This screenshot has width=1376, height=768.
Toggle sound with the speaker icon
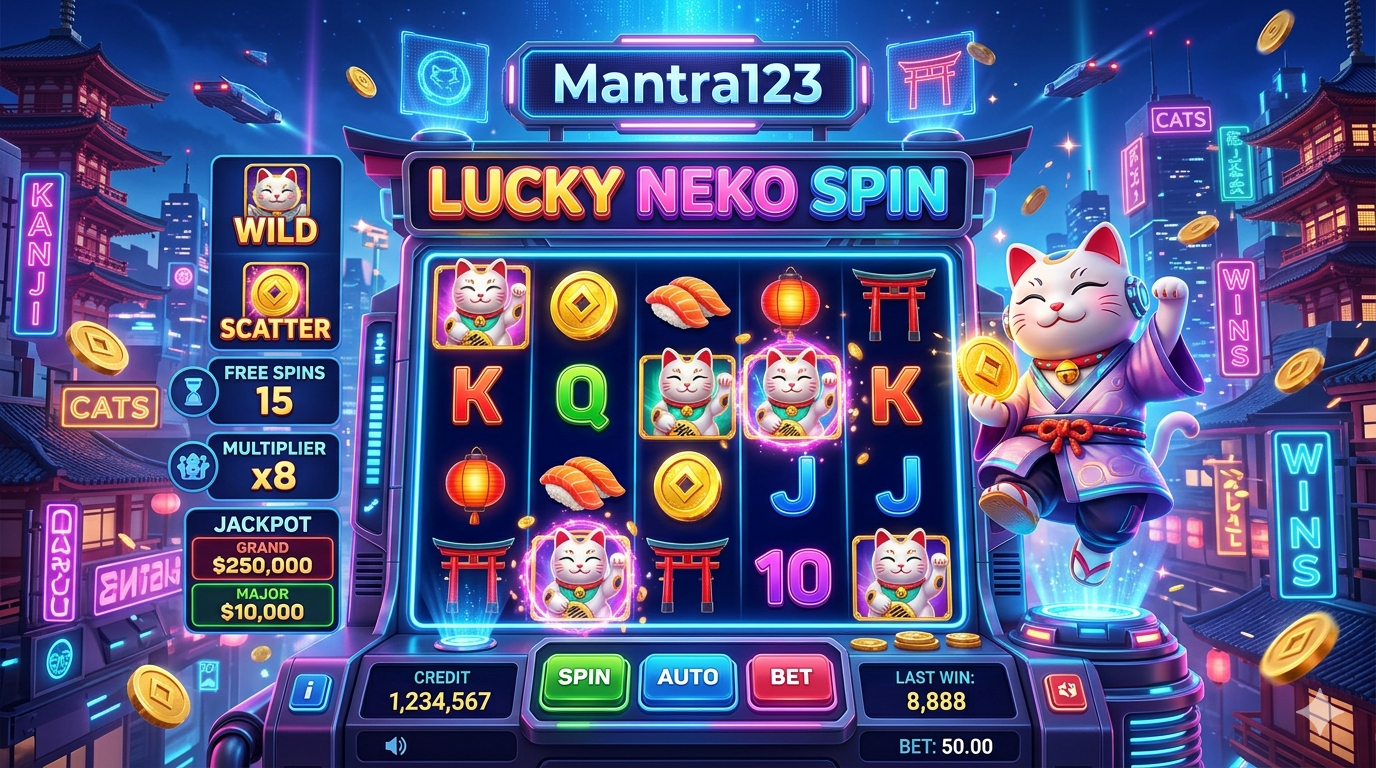[396, 745]
